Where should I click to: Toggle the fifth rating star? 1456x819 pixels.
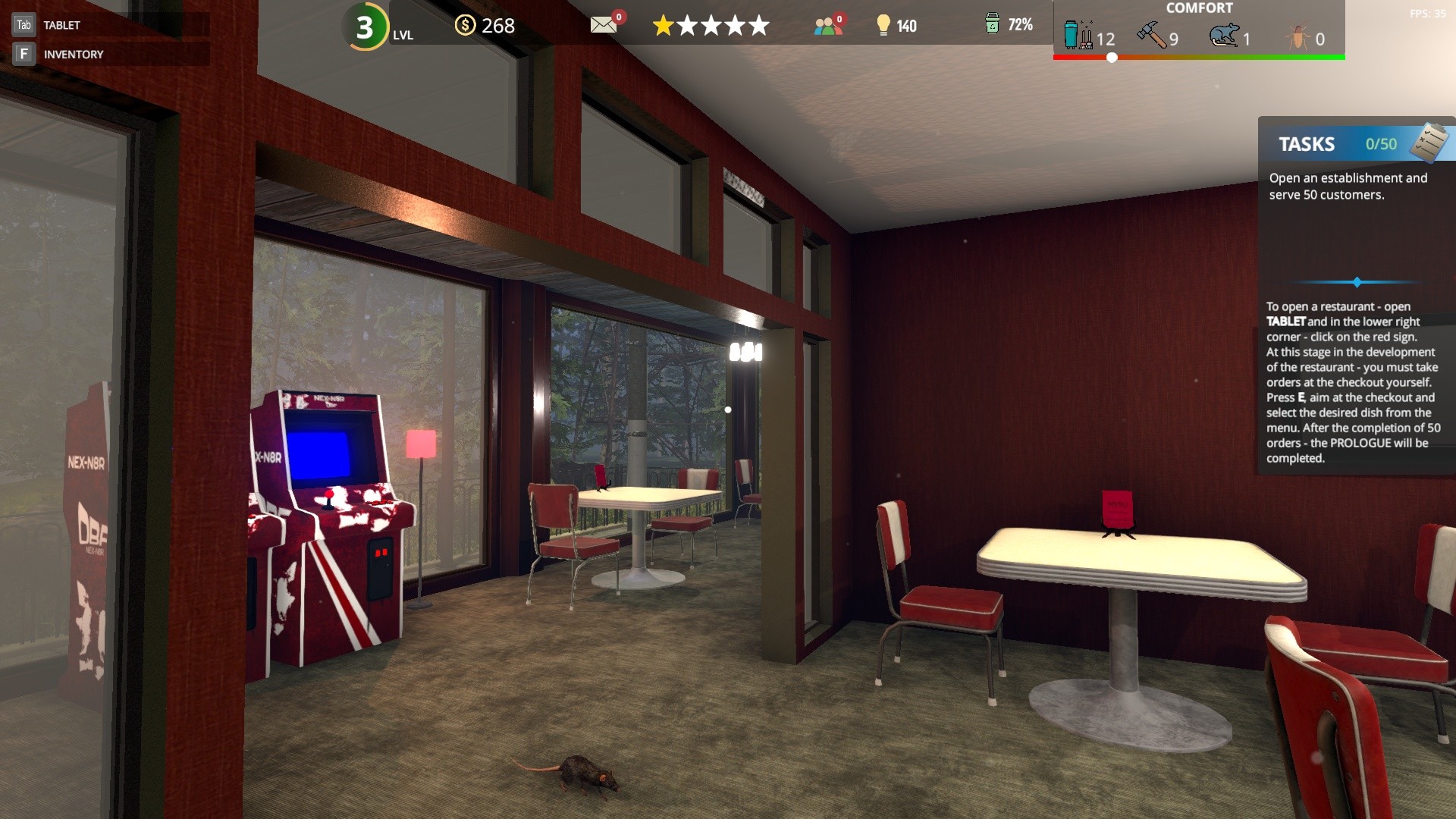758,25
